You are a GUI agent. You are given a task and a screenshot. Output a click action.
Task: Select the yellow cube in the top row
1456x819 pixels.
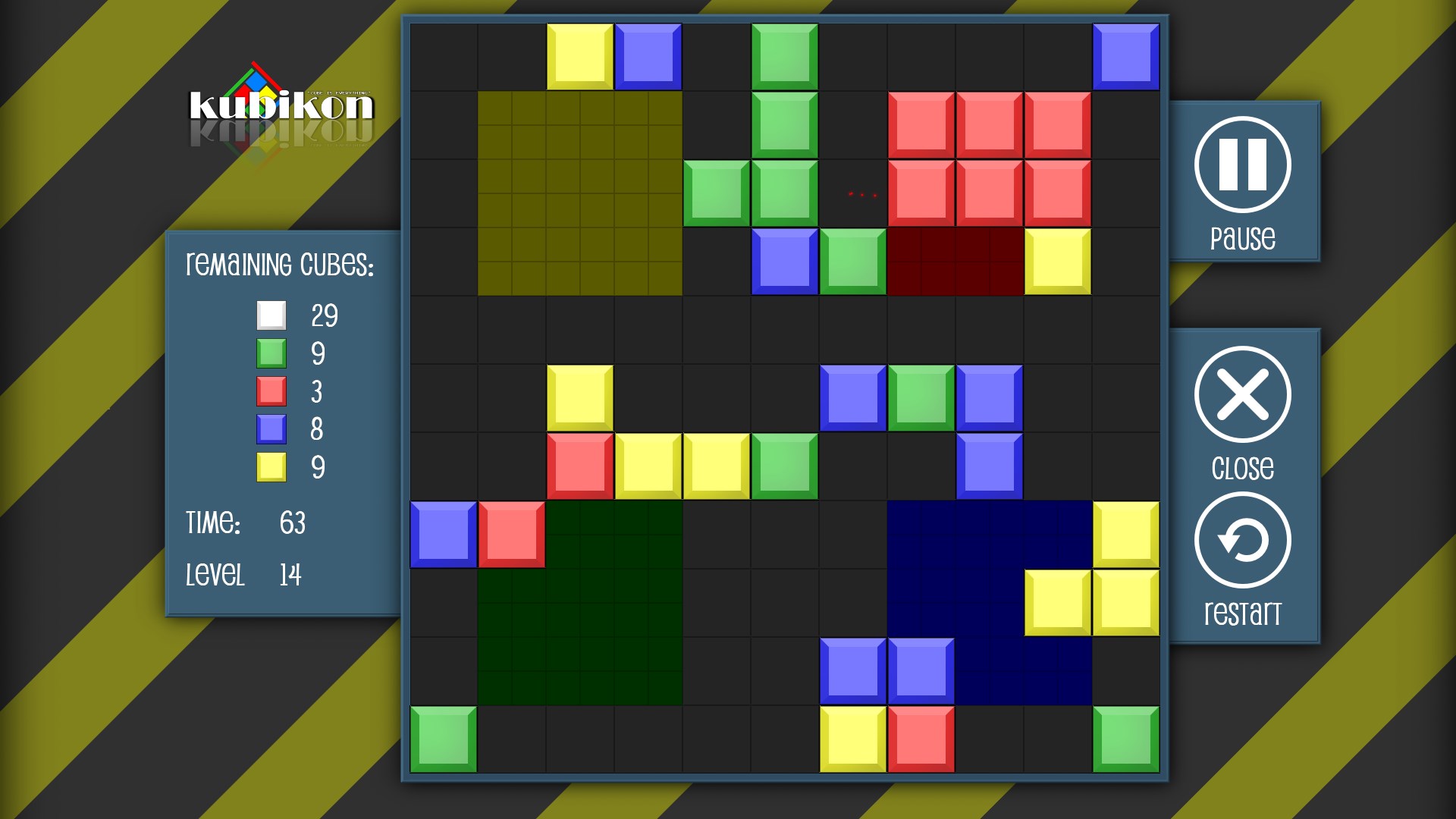click(x=580, y=55)
